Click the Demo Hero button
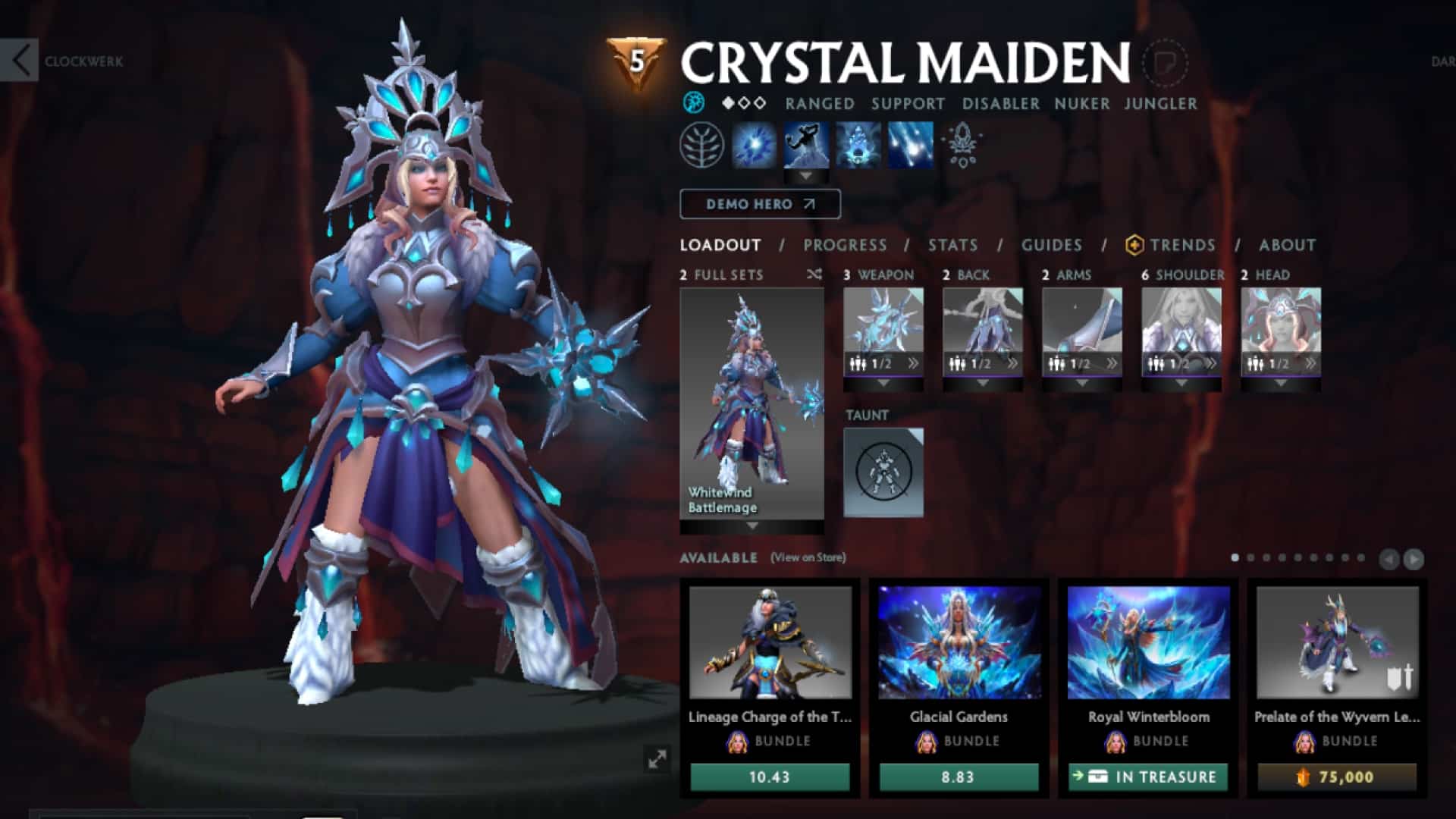Viewport: 1456px width, 819px height. coord(760,203)
